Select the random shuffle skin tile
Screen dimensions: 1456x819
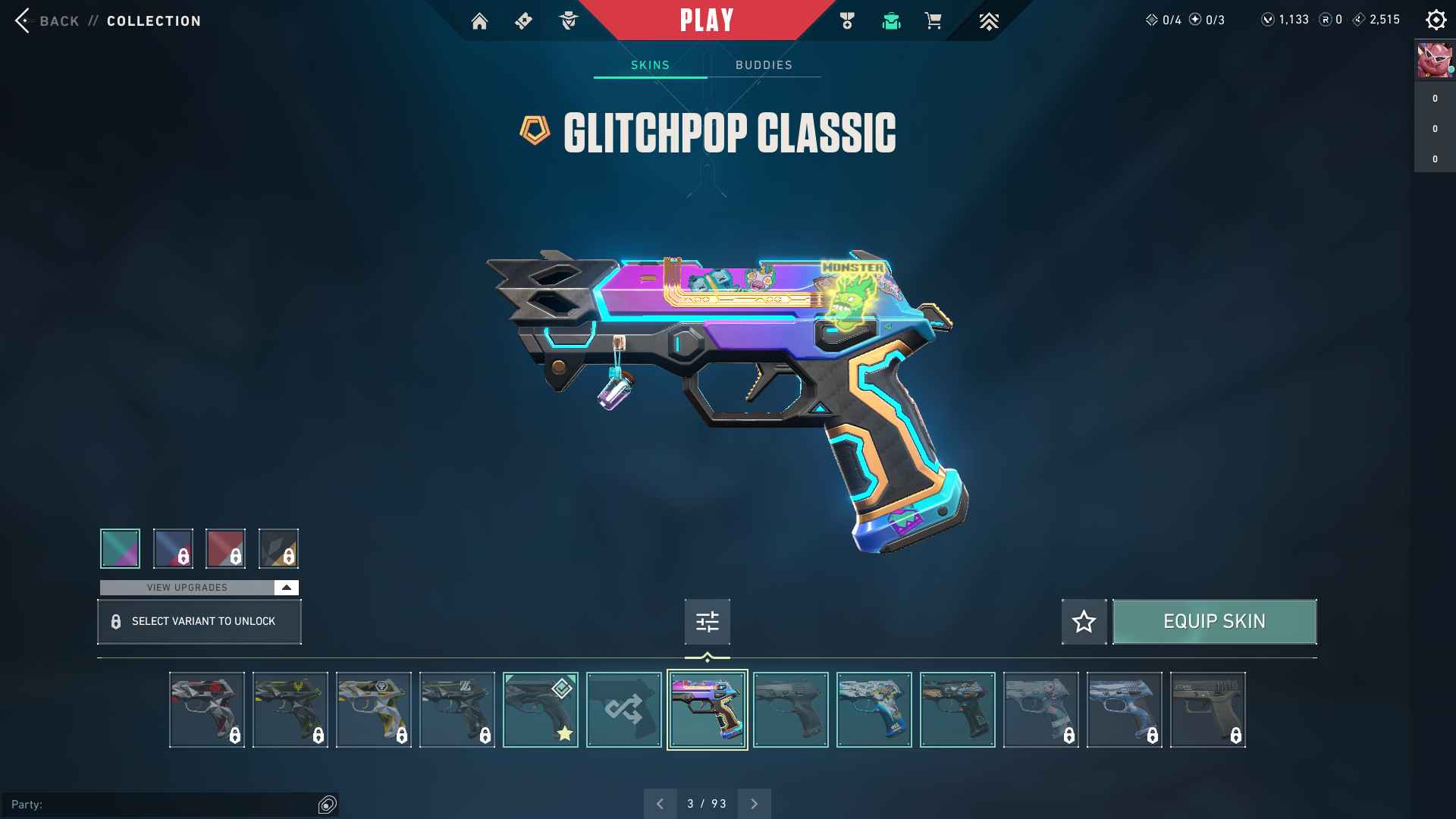point(623,710)
